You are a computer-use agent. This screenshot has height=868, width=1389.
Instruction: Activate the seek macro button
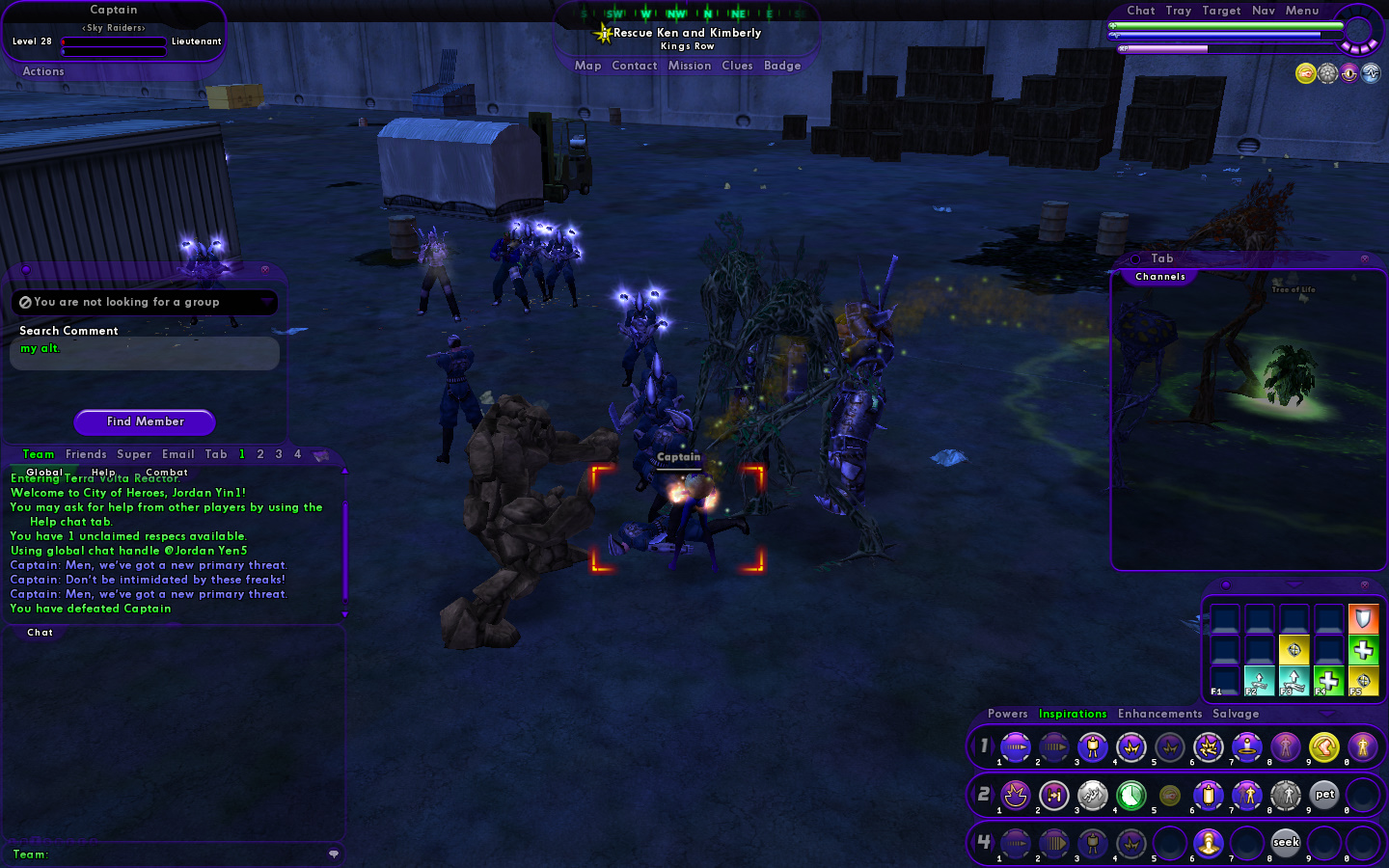(x=1285, y=842)
